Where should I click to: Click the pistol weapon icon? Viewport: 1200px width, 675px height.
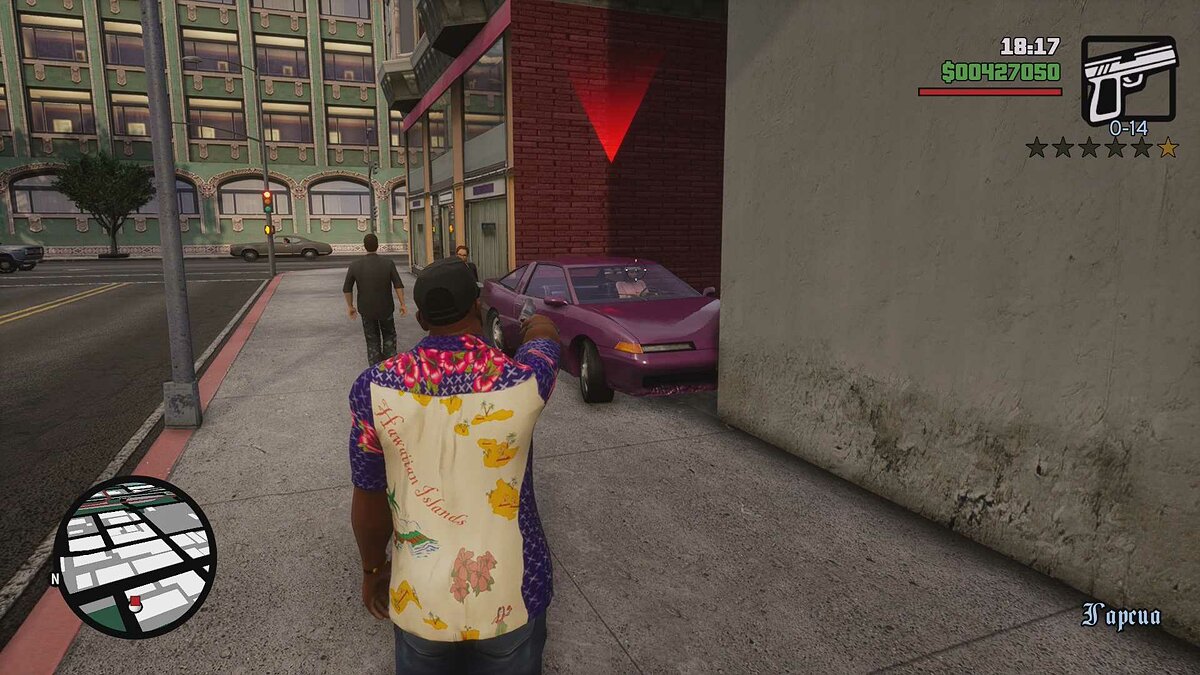pyautogui.click(x=1128, y=79)
